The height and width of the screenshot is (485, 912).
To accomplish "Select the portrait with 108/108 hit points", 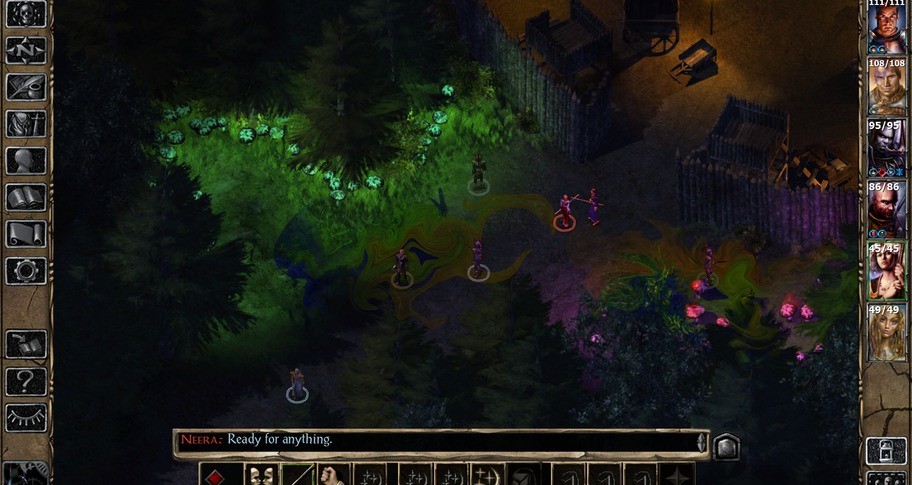I will click(x=886, y=88).
